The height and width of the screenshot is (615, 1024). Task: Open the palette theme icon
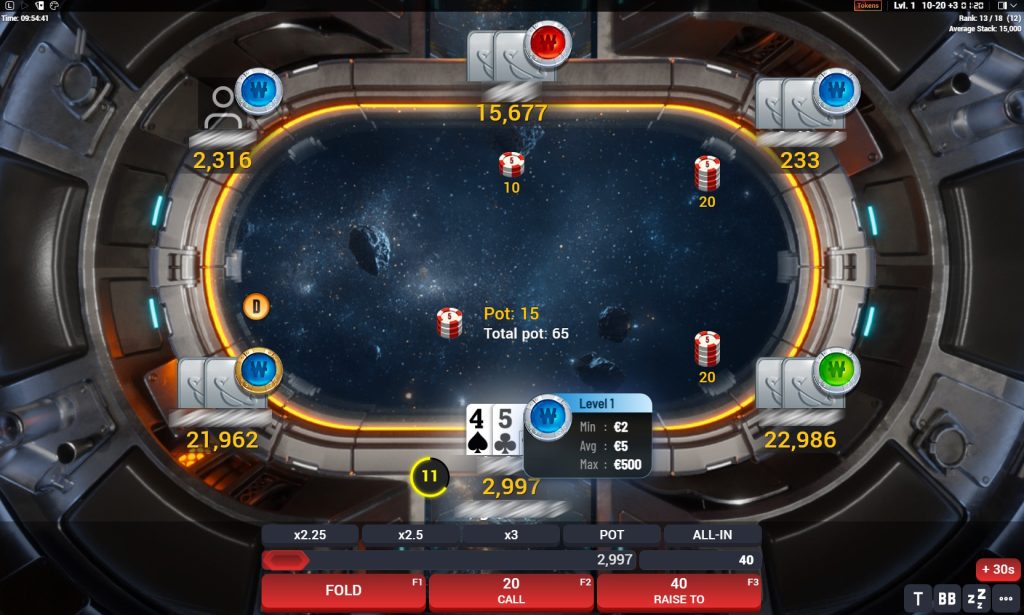(x=55, y=6)
